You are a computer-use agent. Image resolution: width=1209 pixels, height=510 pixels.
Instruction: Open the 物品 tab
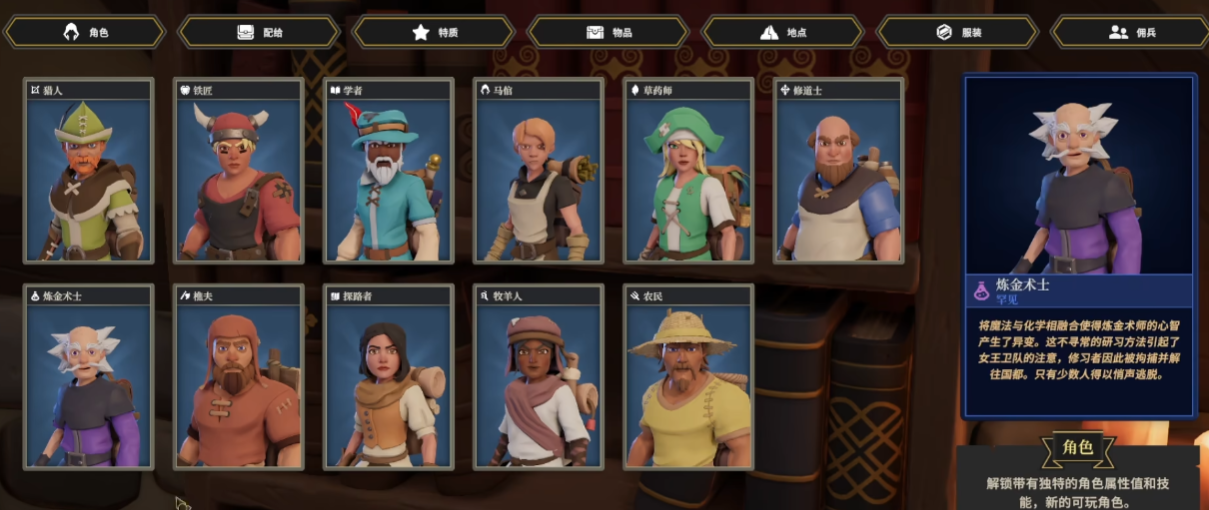(x=610, y=32)
